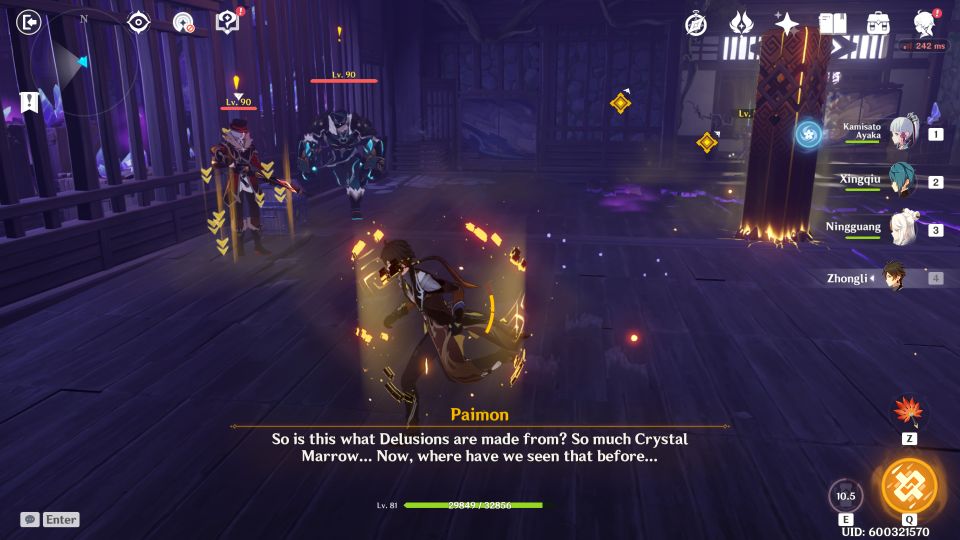Open the compass events icon
Viewport: 960px width, 540px height.
(x=696, y=24)
